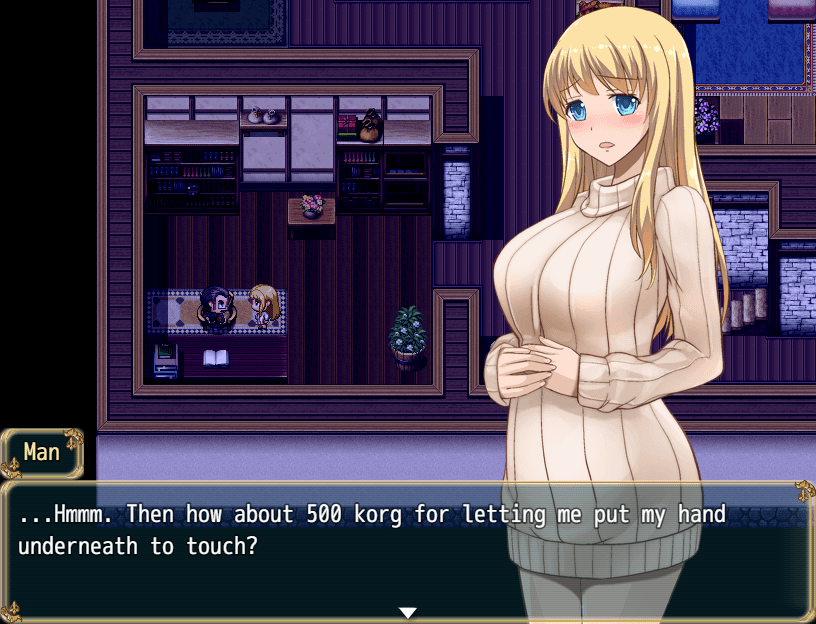
Task: Advance dialogue with the white continue arrow
Action: [x=407, y=612]
